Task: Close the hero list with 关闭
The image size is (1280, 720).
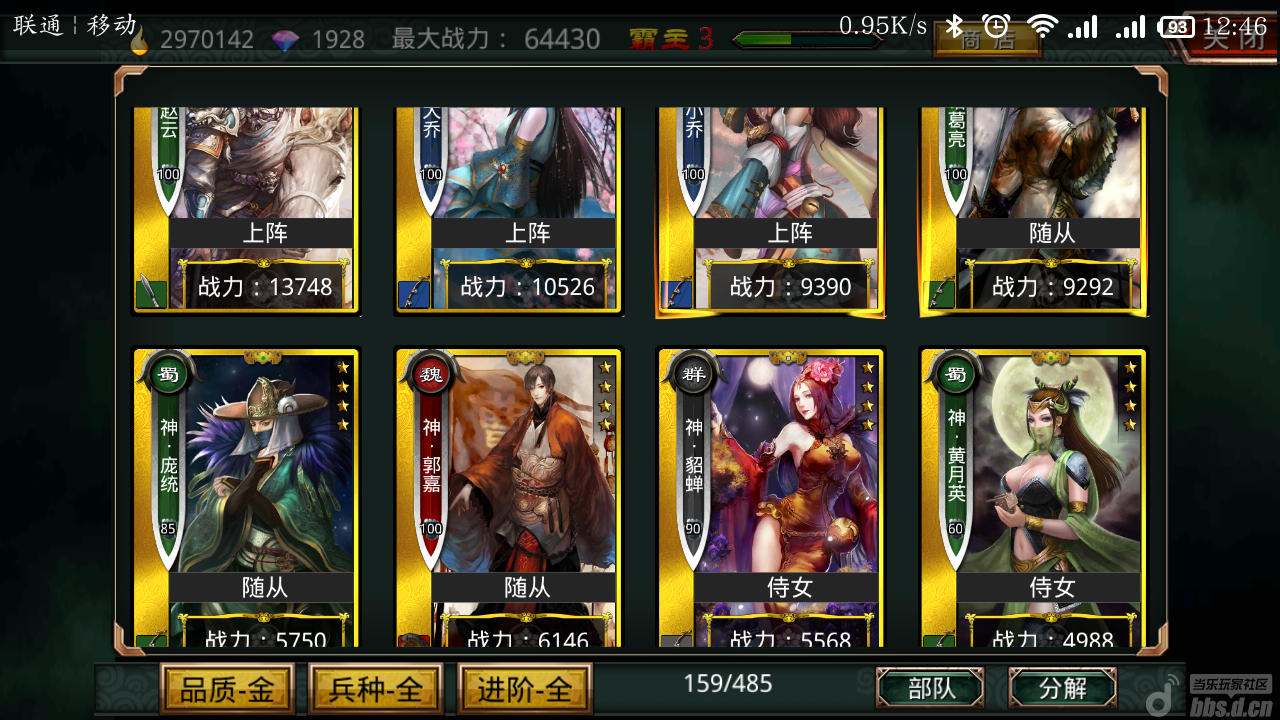Action: (1232, 40)
